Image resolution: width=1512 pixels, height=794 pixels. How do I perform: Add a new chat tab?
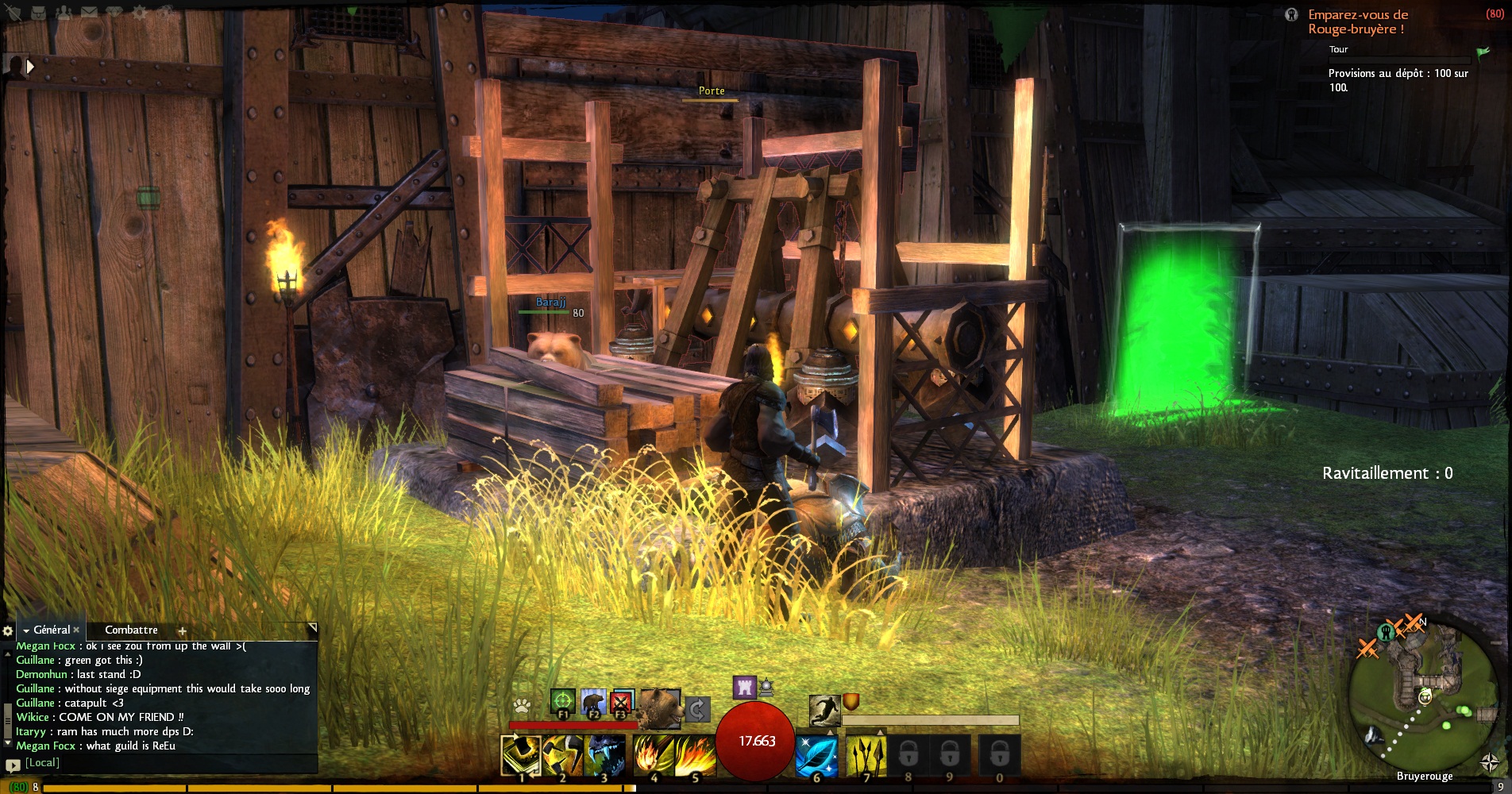(x=182, y=630)
